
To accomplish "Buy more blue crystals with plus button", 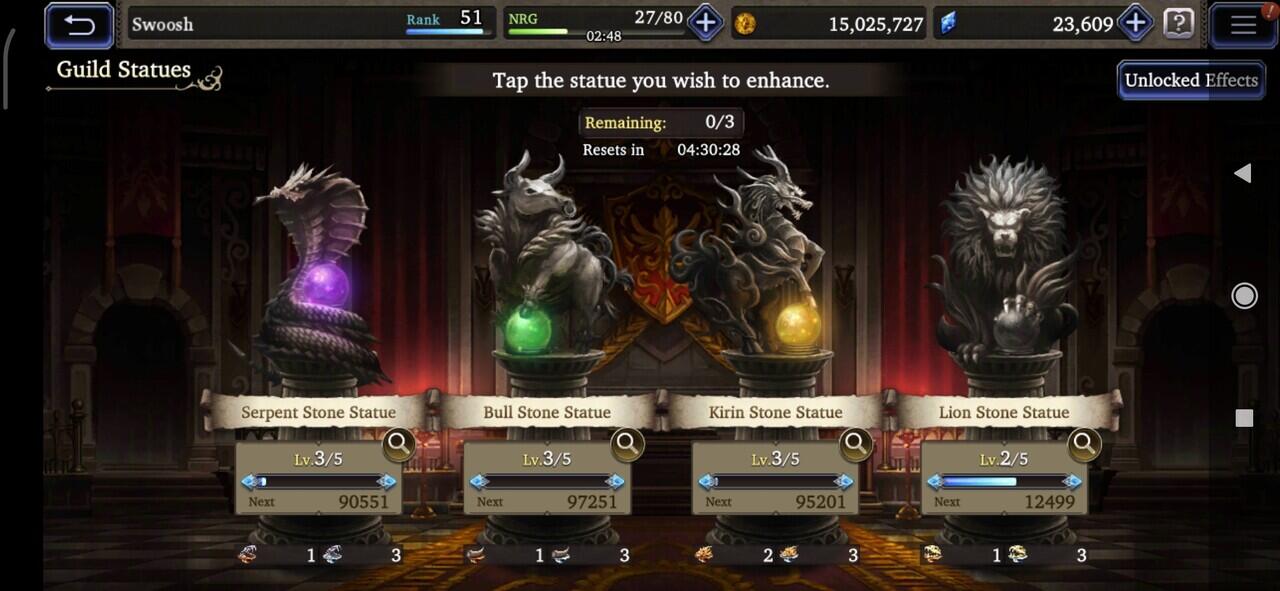I will (1135, 23).
